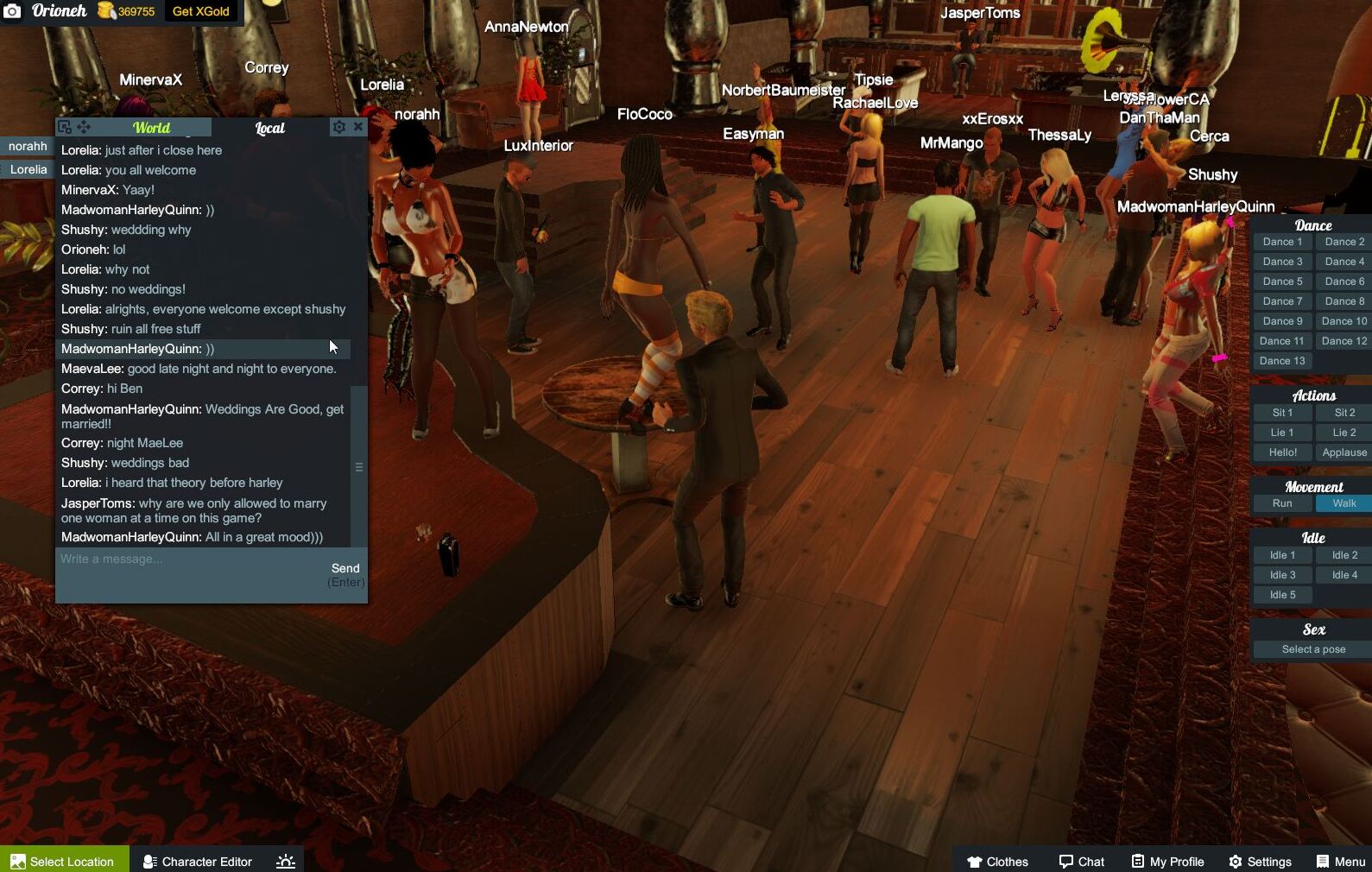Click the Get XGold button
This screenshot has width=1372, height=872.
tap(200, 12)
